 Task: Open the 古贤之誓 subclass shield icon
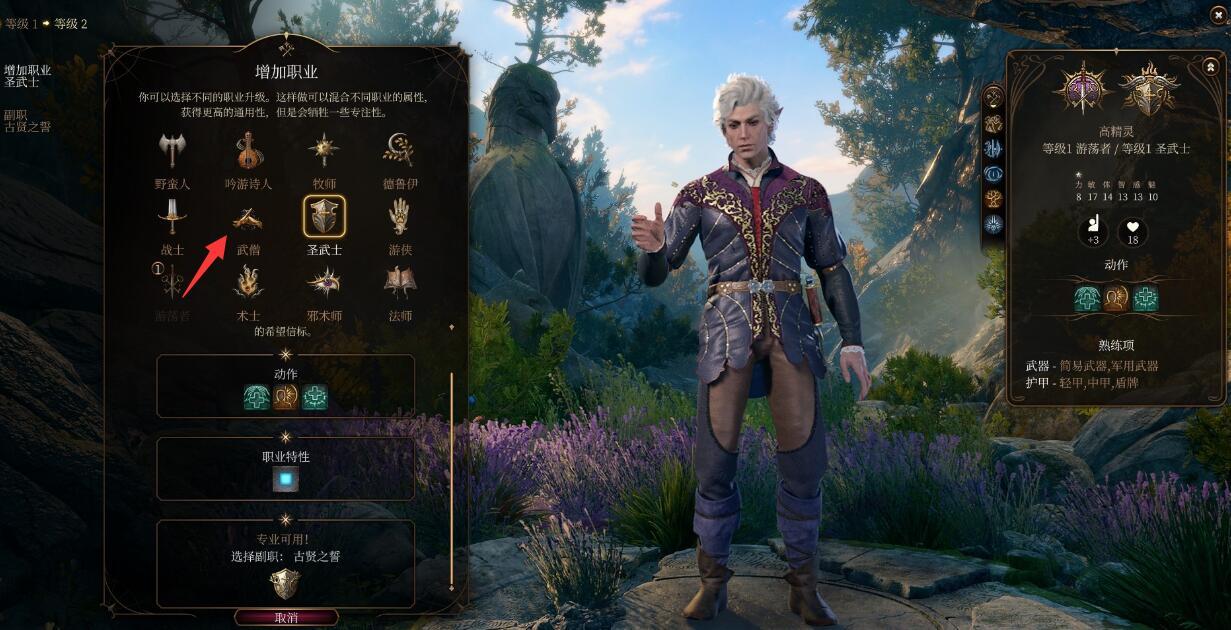coord(286,584)
